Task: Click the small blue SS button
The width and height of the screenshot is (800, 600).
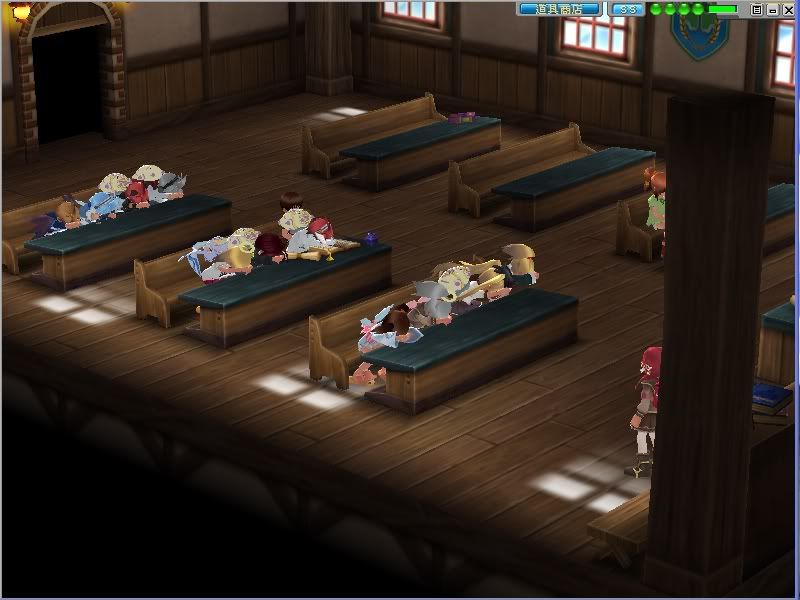Action: click(627, 9)
